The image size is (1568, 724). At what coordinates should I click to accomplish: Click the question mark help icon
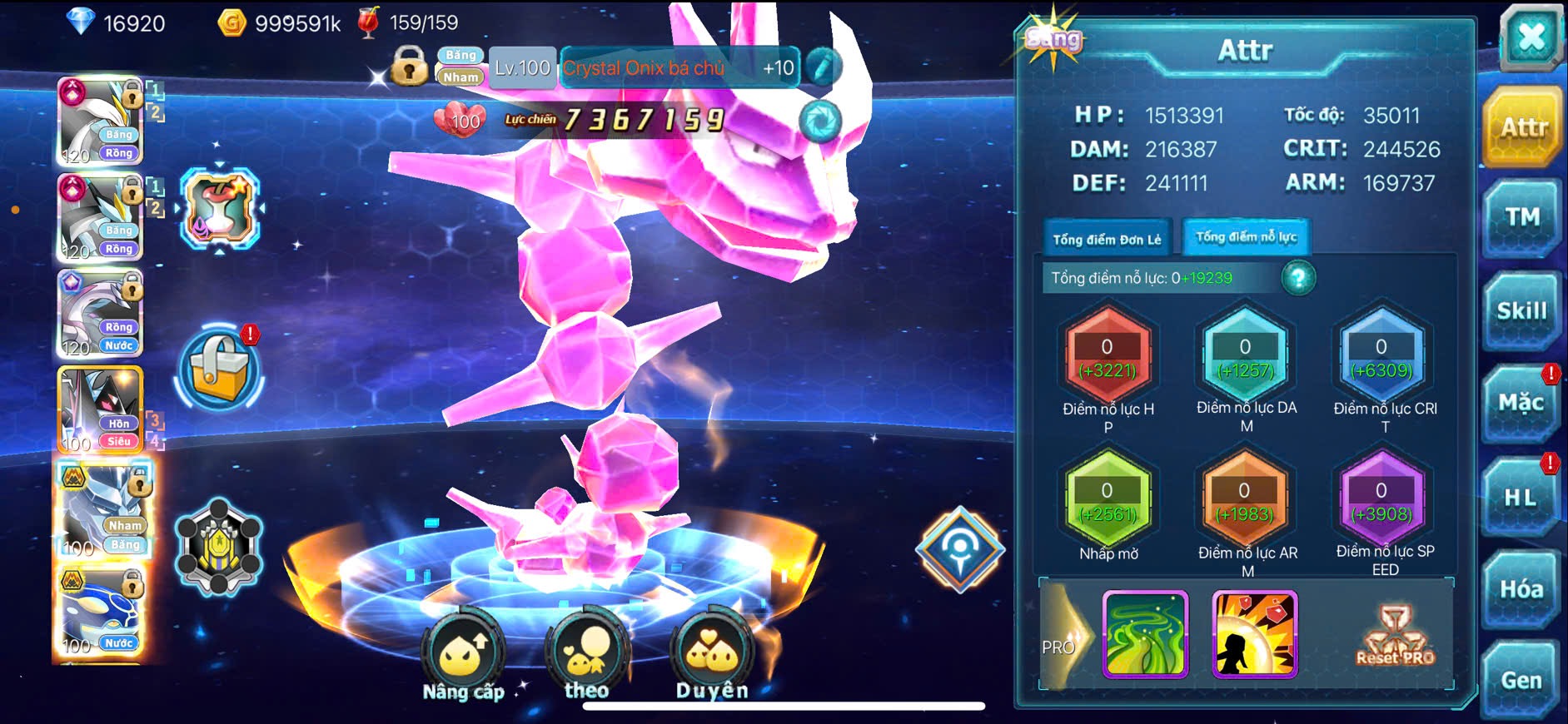click(x=1298, y=278)
